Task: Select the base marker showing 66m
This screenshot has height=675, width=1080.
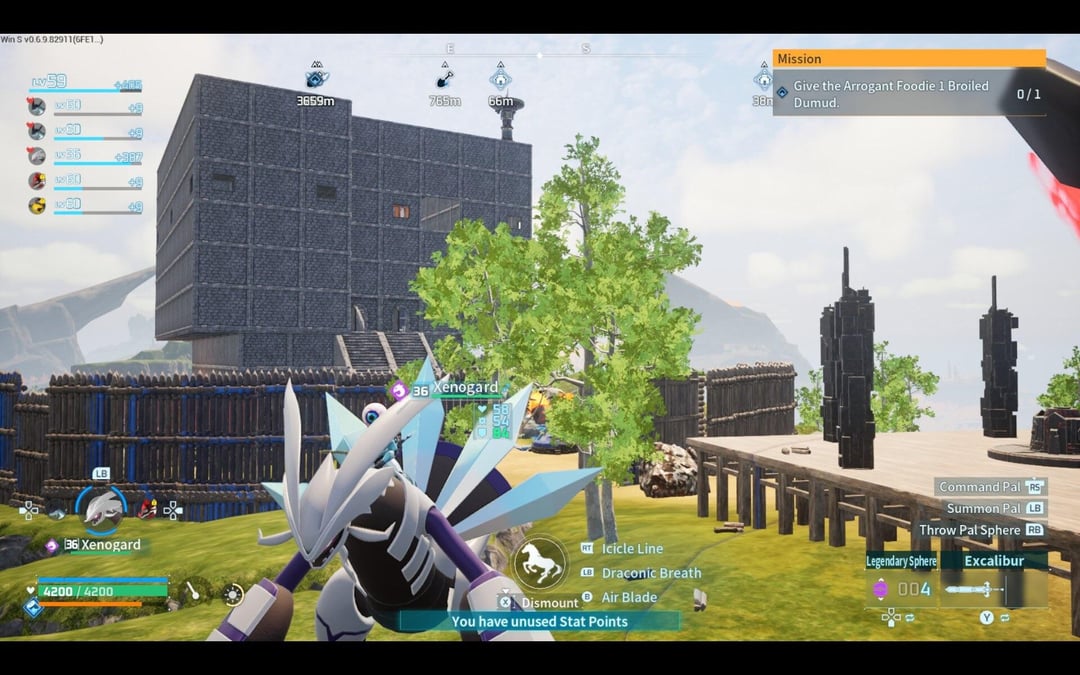Action: pos(500,79)
